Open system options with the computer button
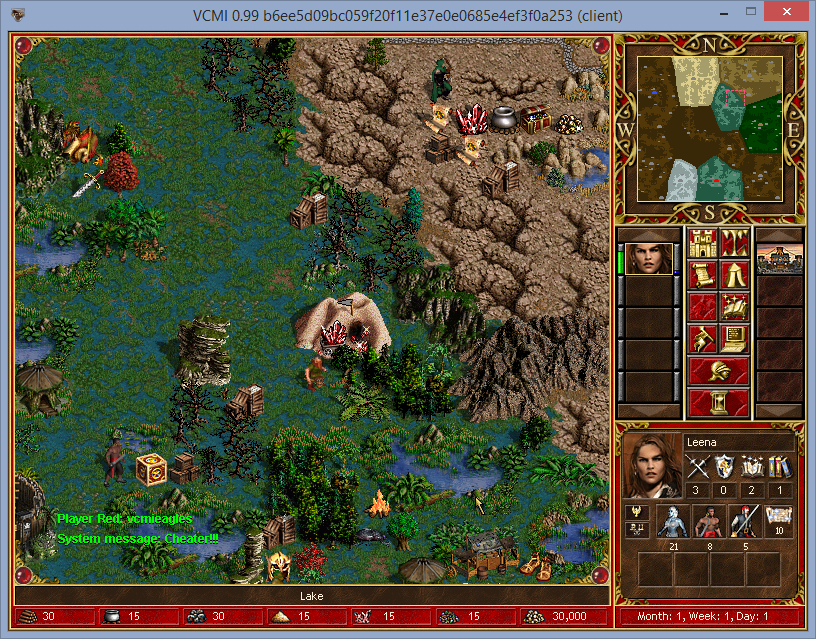Image resolution: width=816 pixels, height=639 pixels. coord(734,339)
